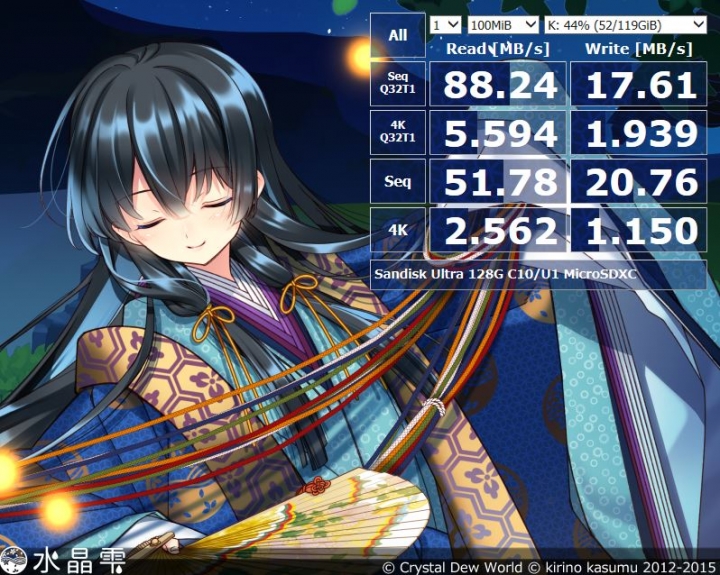This screenshot has width=720, height=575.
Task: Run all benchmarks with the All button
Action: tap(398, 36)
